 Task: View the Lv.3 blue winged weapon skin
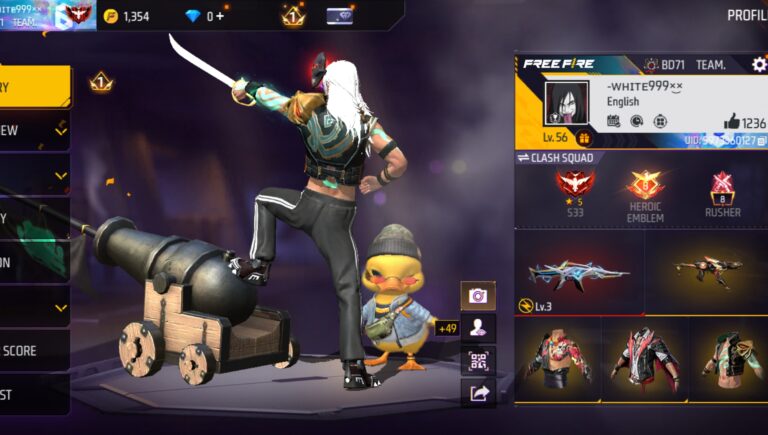[x=578, y=272]
